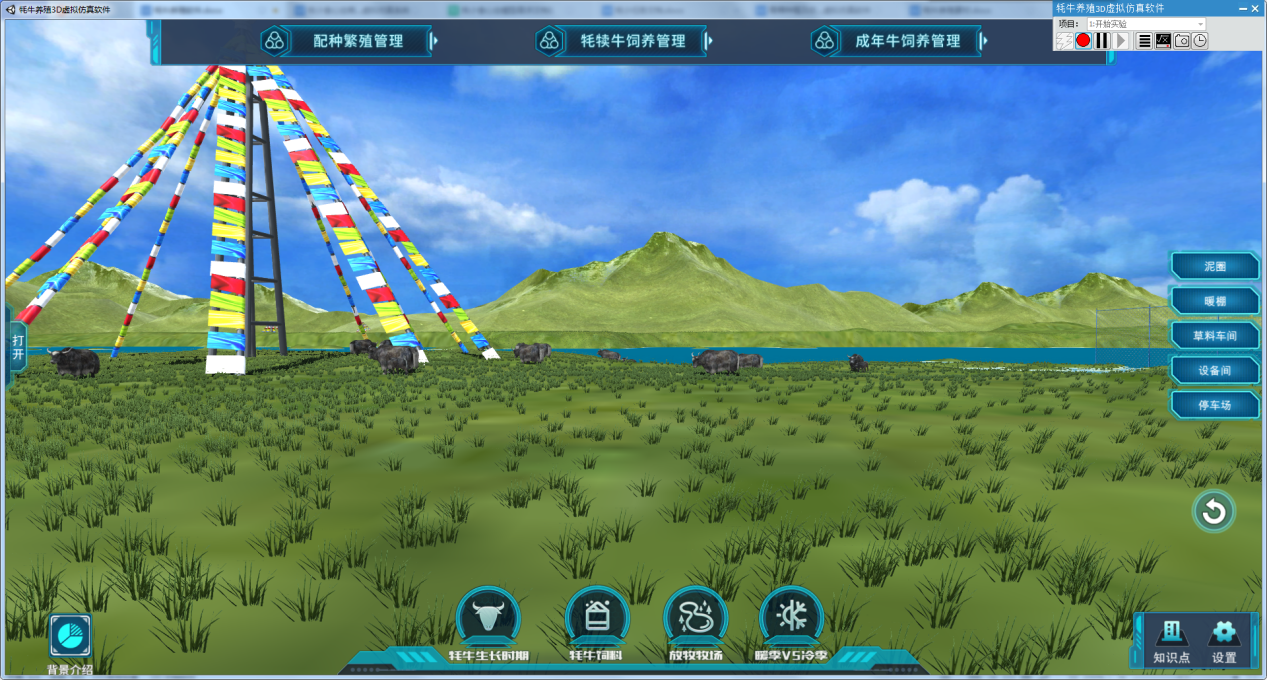Jump to the 停车场 location
Image resolution: width=1267 pixels, height=680 pixels.
coord(1215,405)
